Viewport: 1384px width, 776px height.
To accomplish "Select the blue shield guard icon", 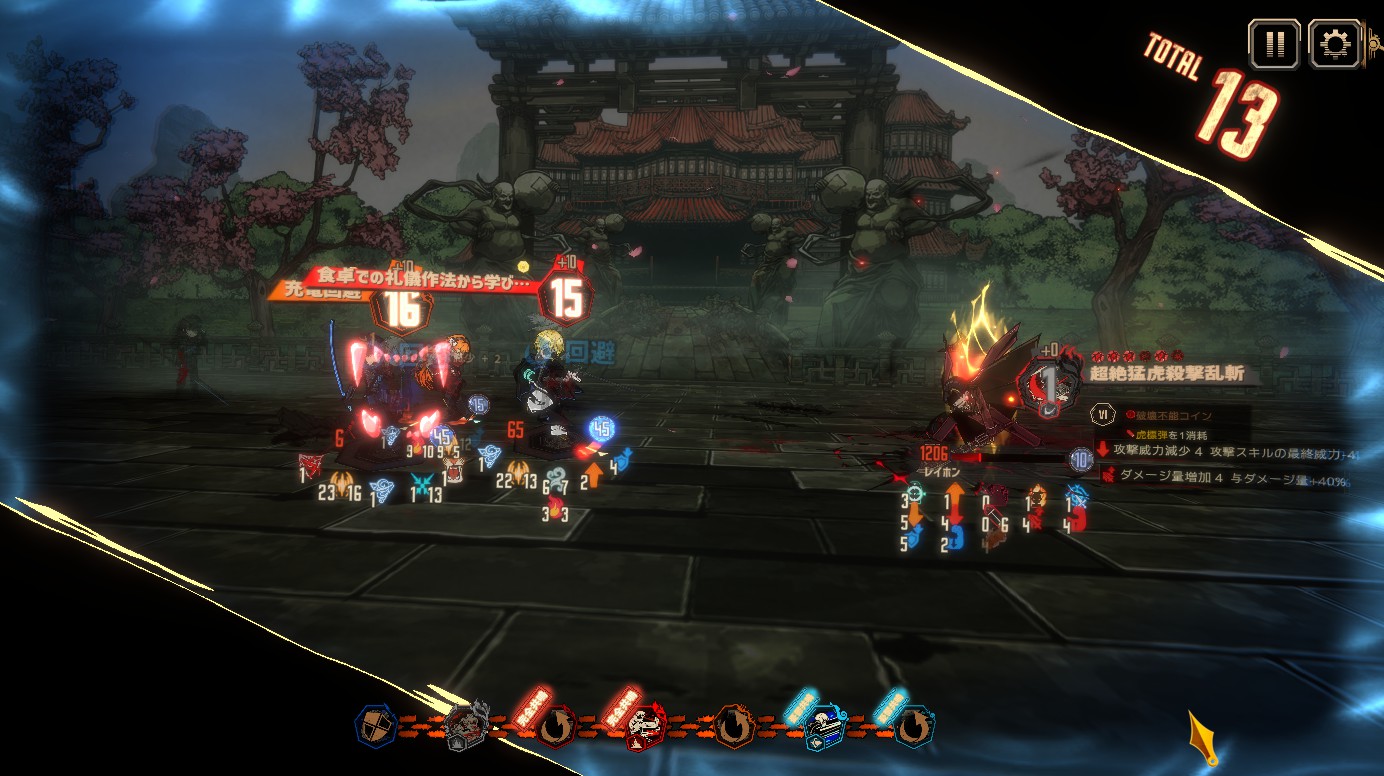I will 376,725.
